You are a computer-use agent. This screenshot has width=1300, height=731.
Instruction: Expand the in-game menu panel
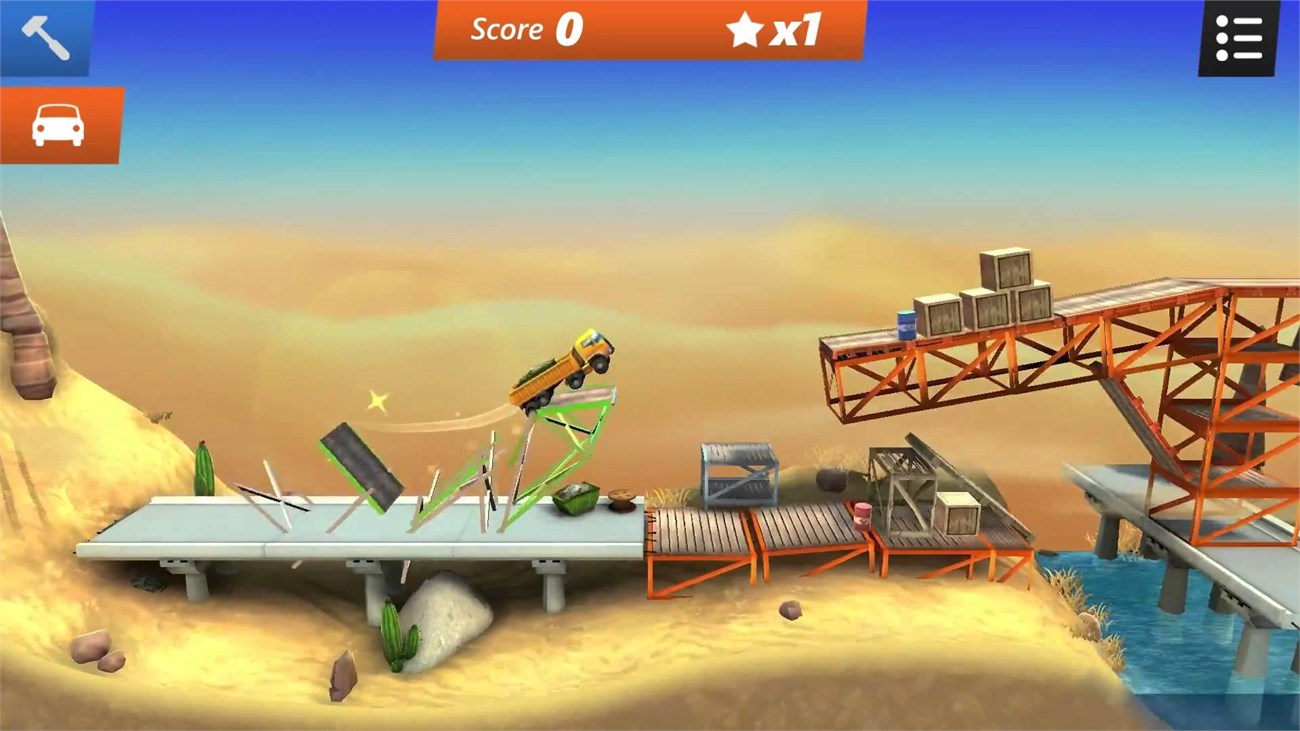tap(1240, 36)
